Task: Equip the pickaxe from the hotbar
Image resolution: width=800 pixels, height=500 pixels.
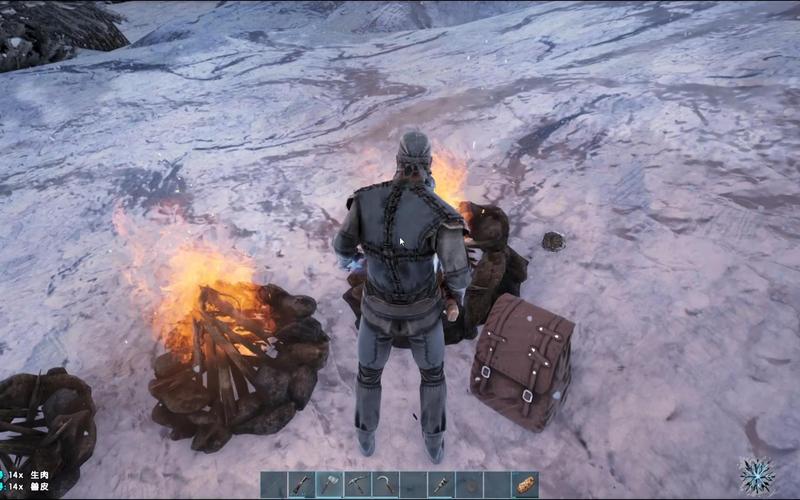Action: [358, 485]
